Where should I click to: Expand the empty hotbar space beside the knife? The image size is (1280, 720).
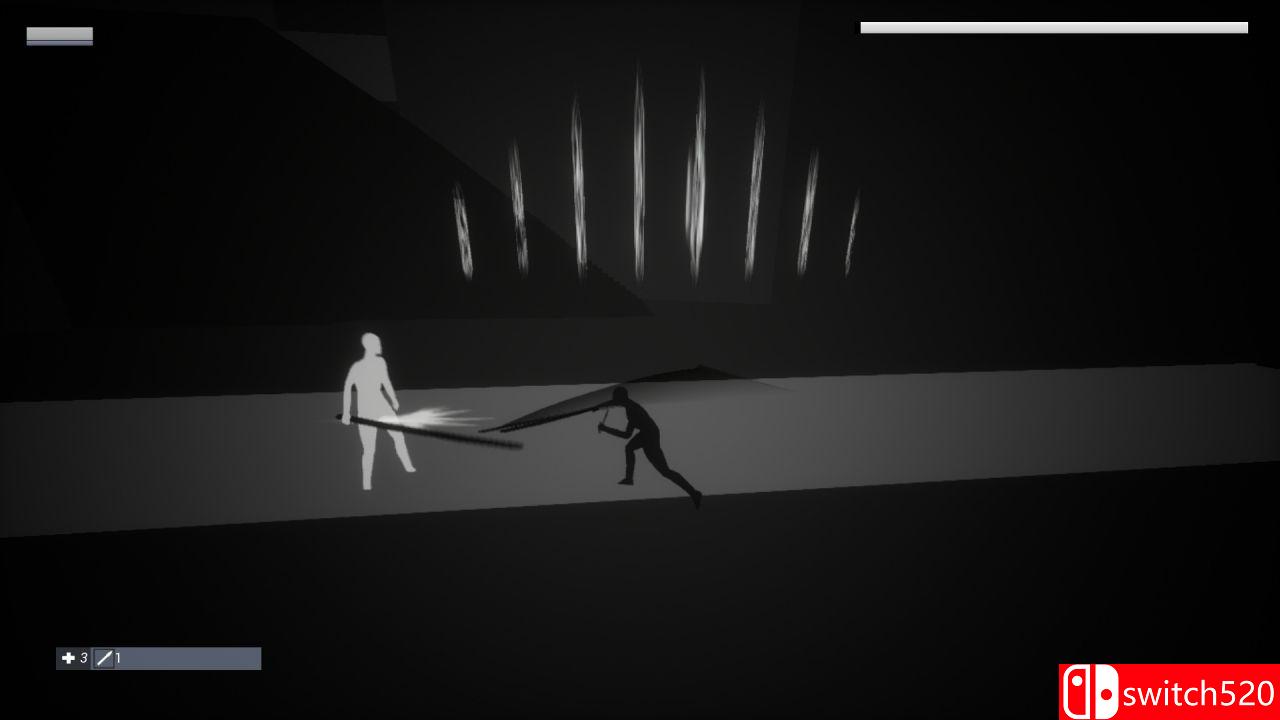[190, 658]
